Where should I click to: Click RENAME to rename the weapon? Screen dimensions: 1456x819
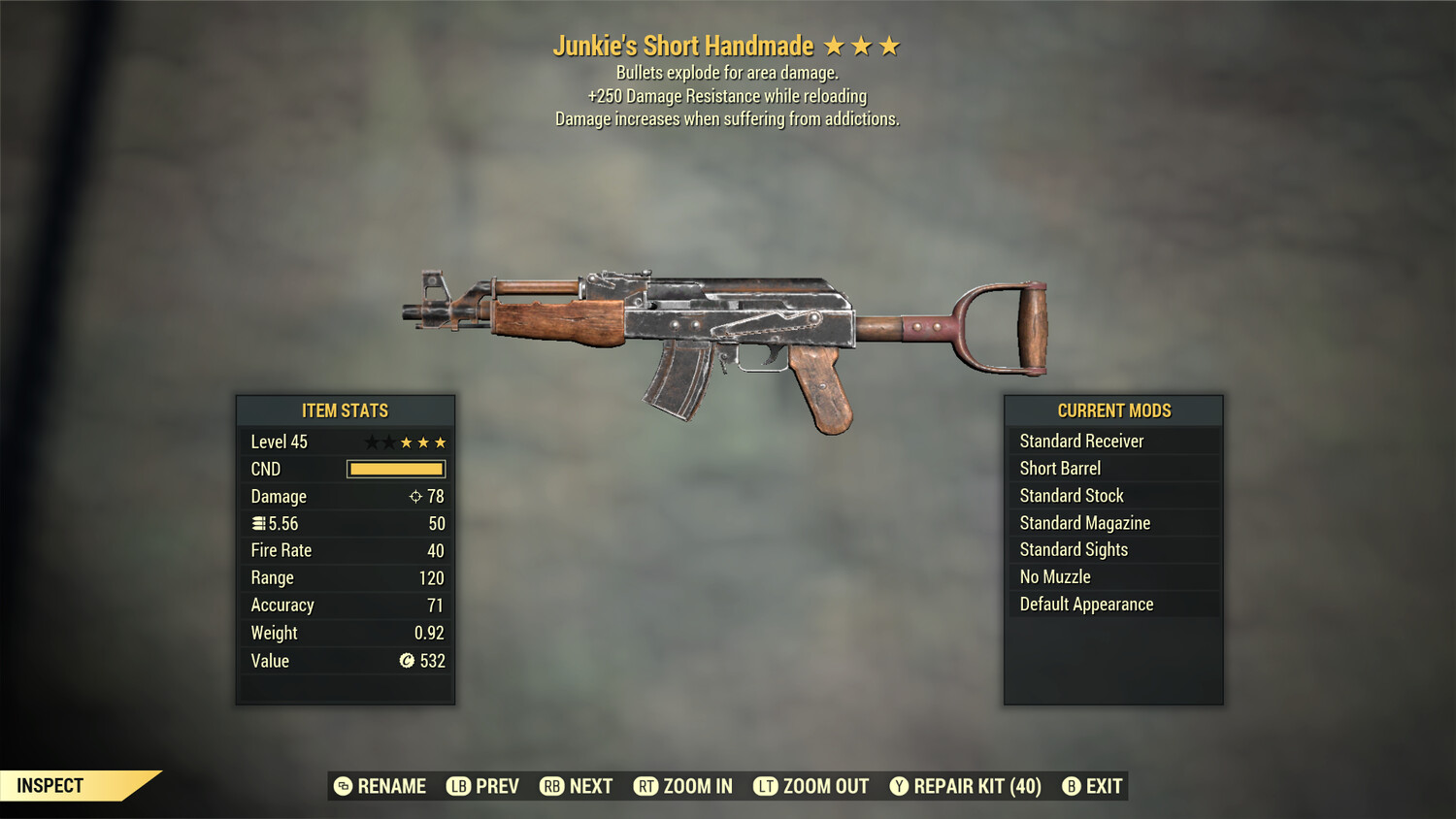392,786
